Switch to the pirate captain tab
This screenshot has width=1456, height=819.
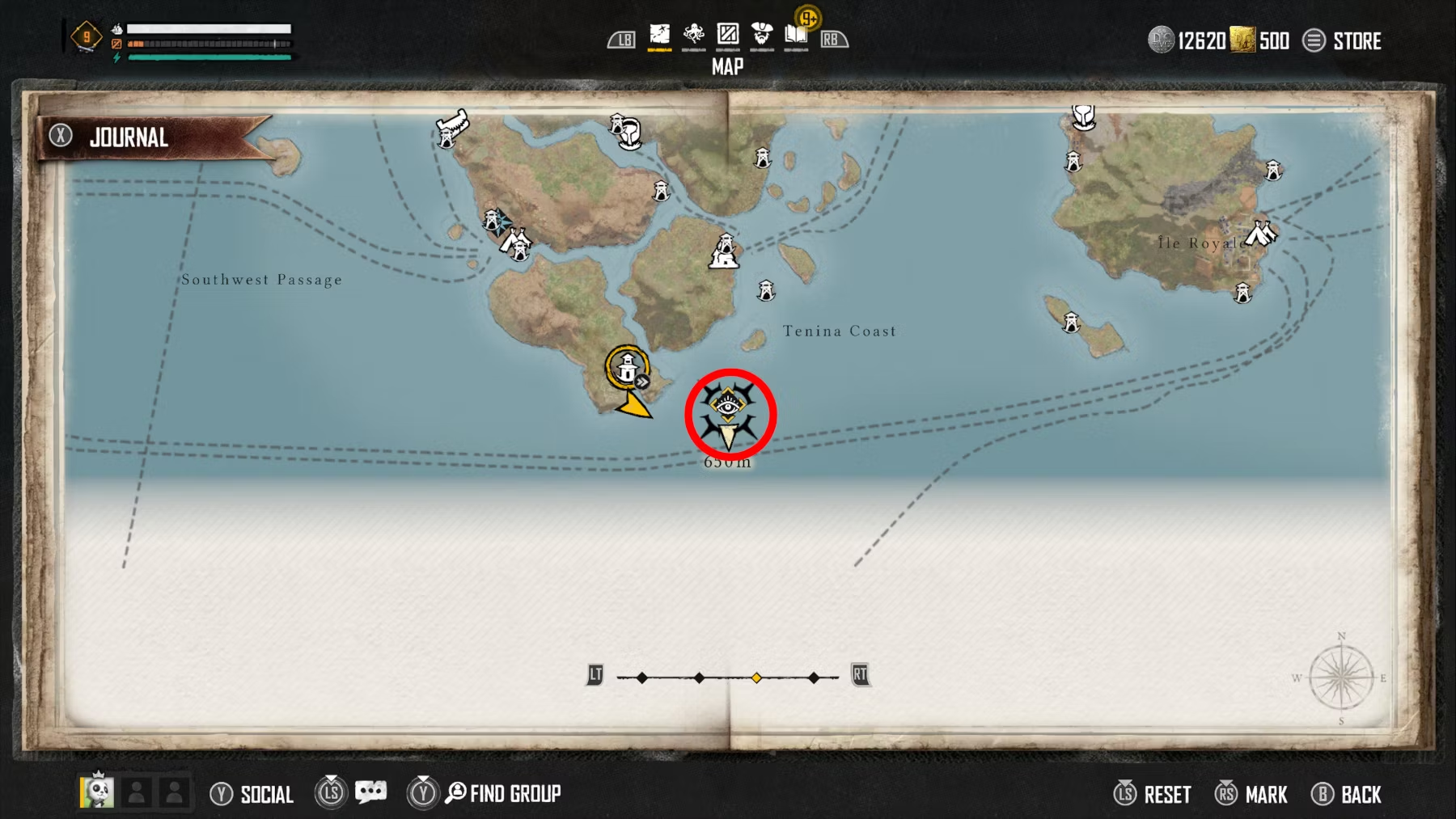tap(762, 36)
